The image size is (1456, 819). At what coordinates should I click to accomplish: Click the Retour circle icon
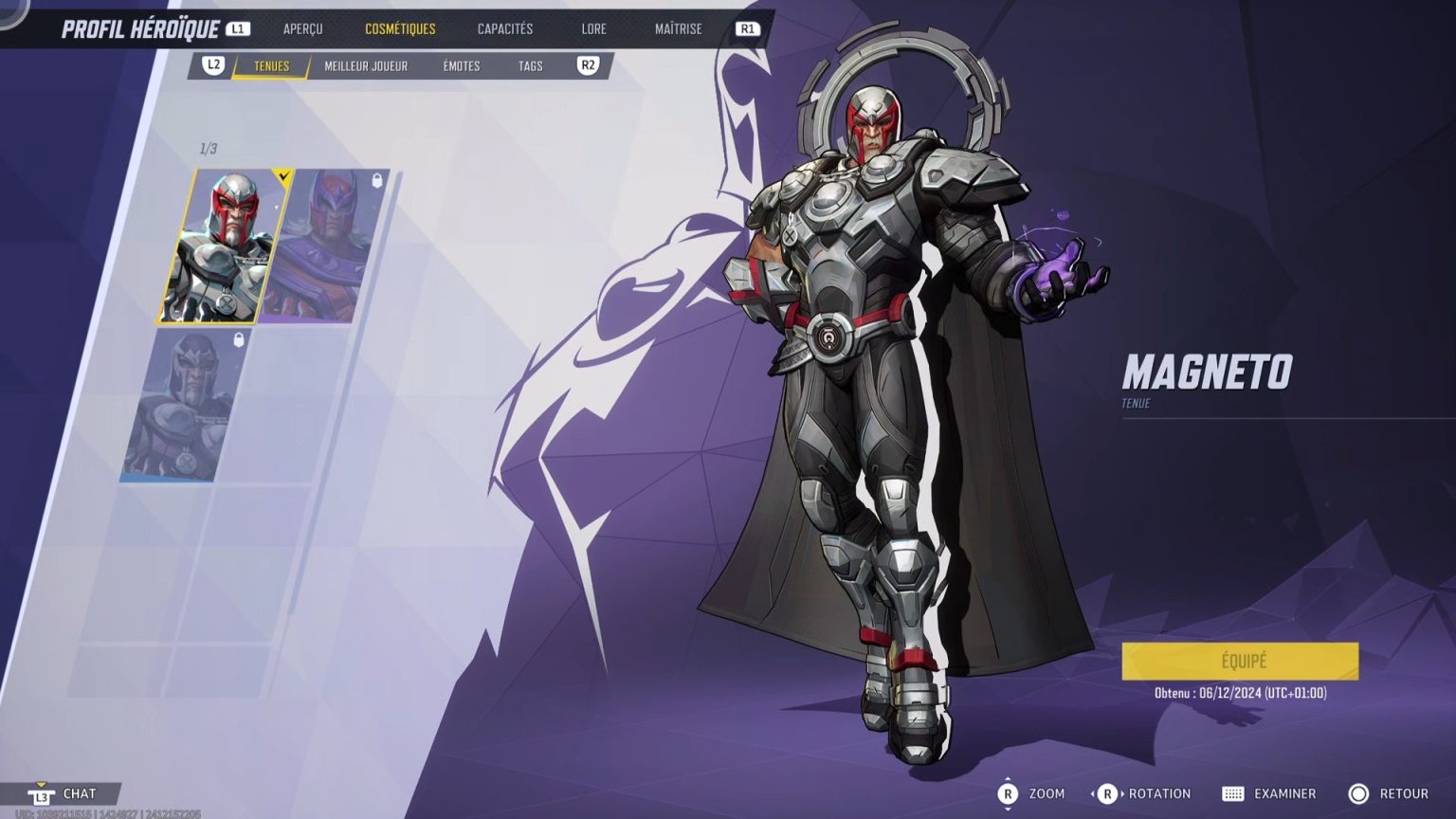pyautogui.click(x=1360, y=793)
